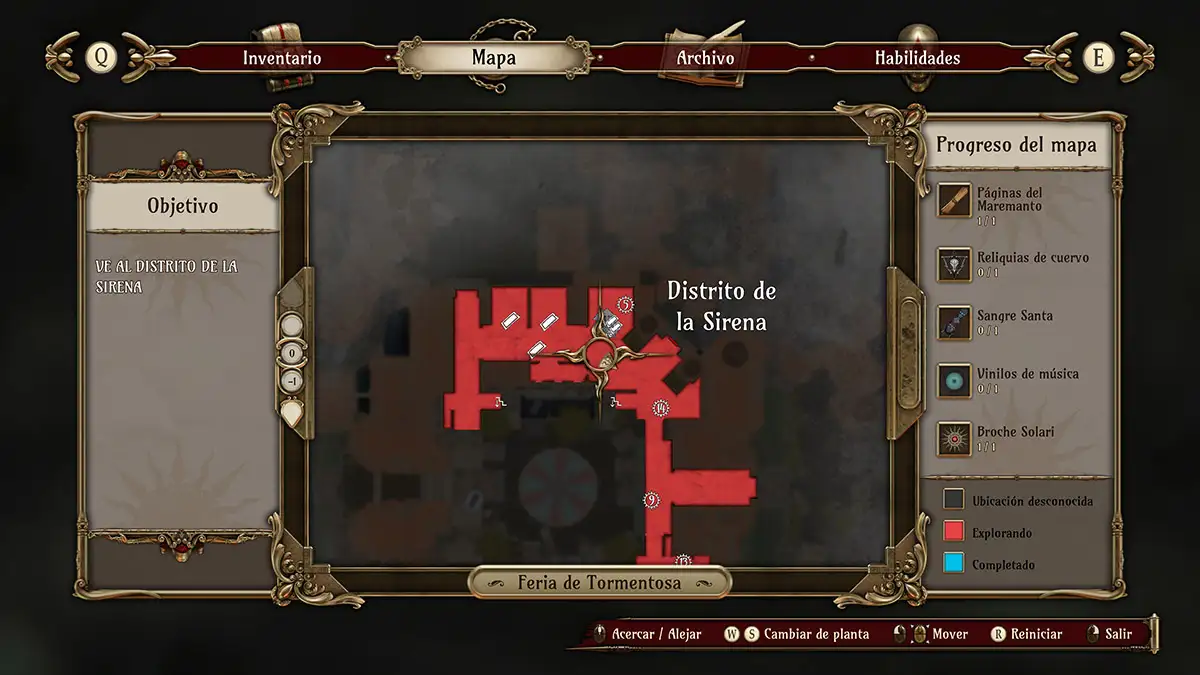Click the Objetivo panel header
The height and width of the screenshot is (675, 1200).
tap(182, 206)
